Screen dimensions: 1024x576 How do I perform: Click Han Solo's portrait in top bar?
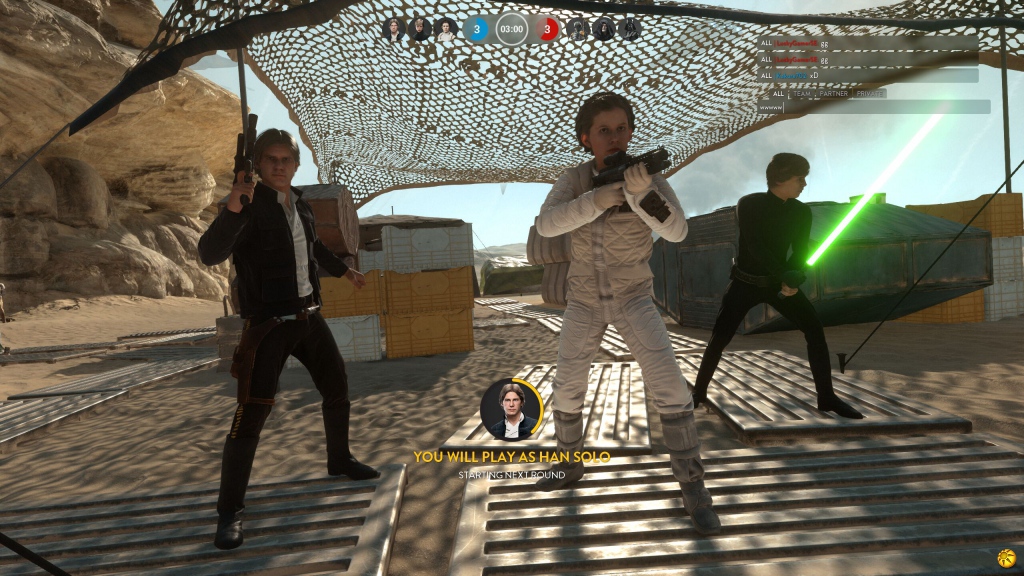click(394, 29)
